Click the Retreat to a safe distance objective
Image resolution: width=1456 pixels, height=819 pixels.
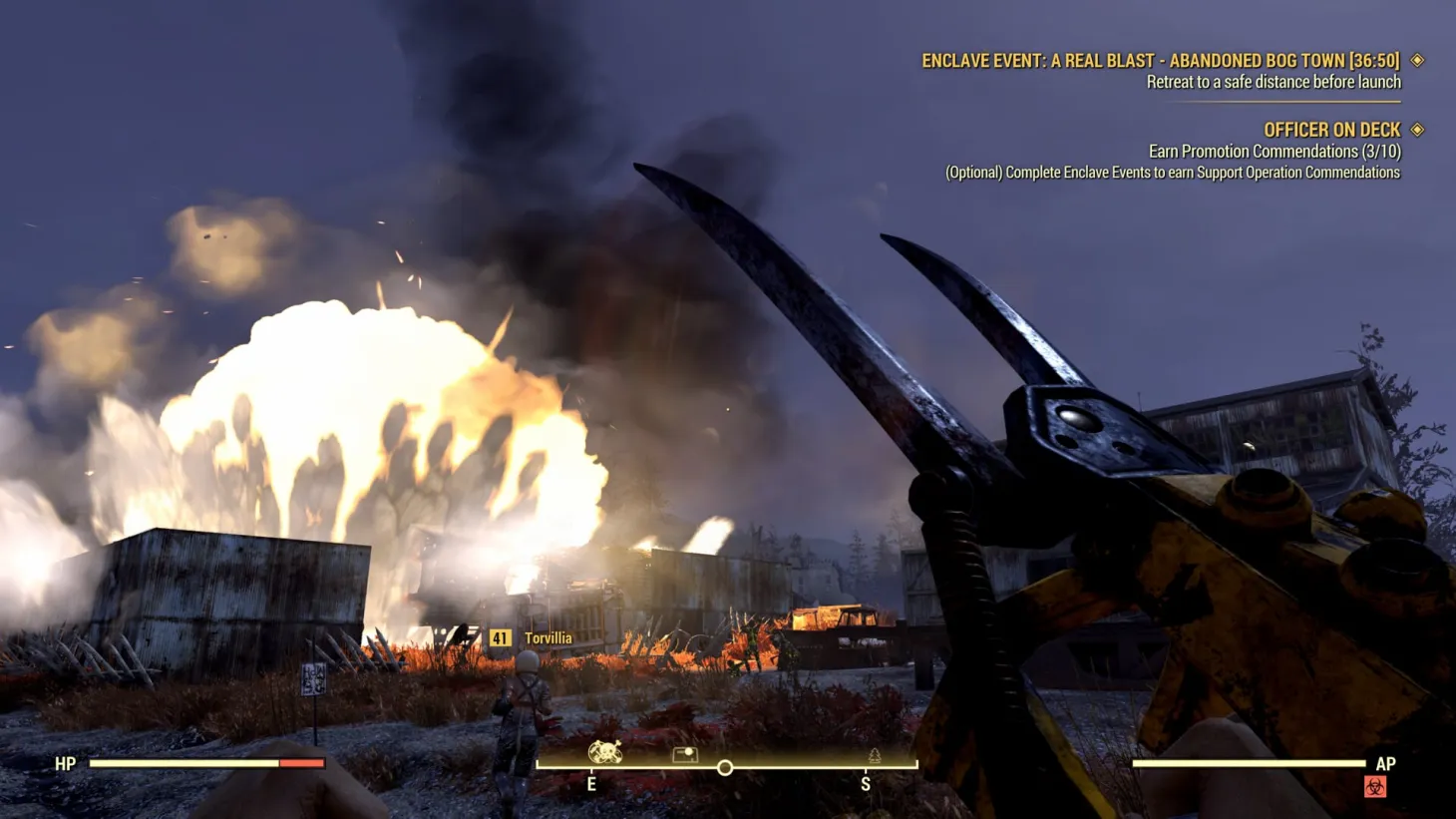click(1273, 82)
